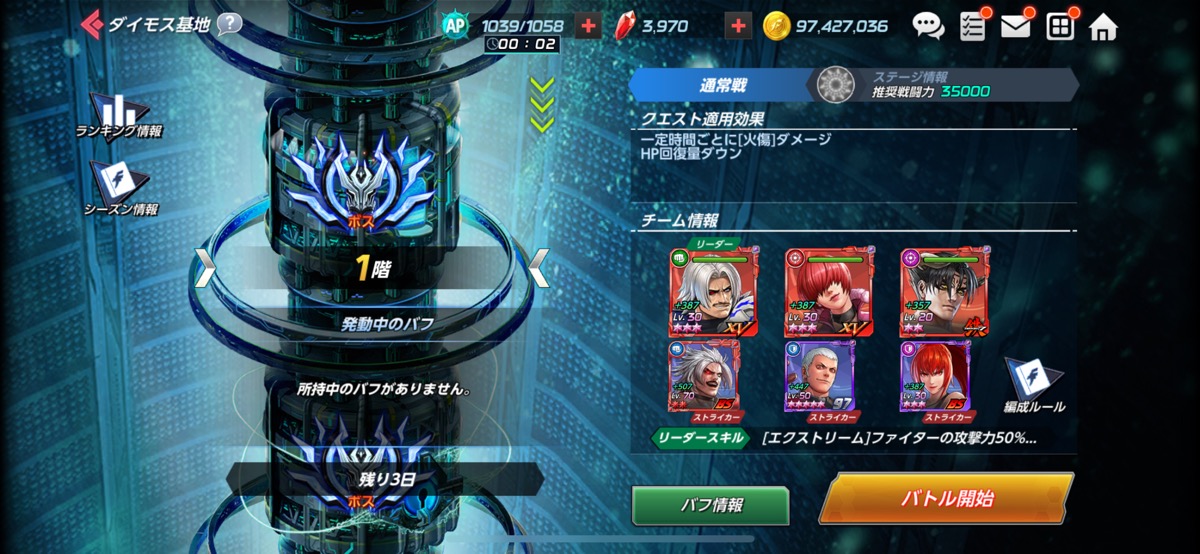Open the mailbox envelope icon
Viewport: 1200px width, 554px height.
click(x=1016, y=26)
